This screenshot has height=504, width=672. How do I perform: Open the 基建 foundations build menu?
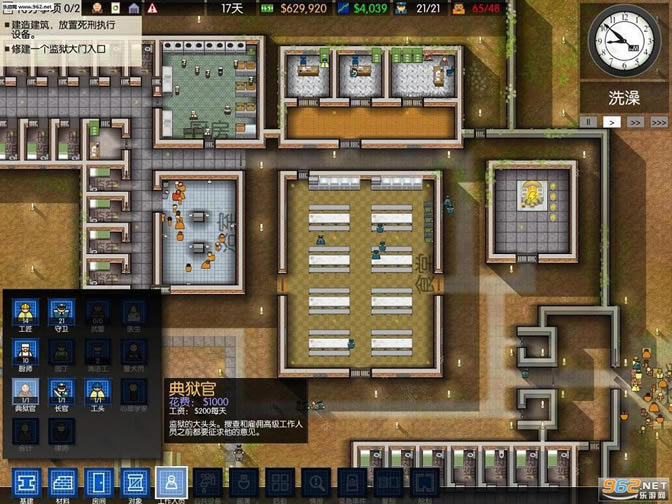click(26, 483)
